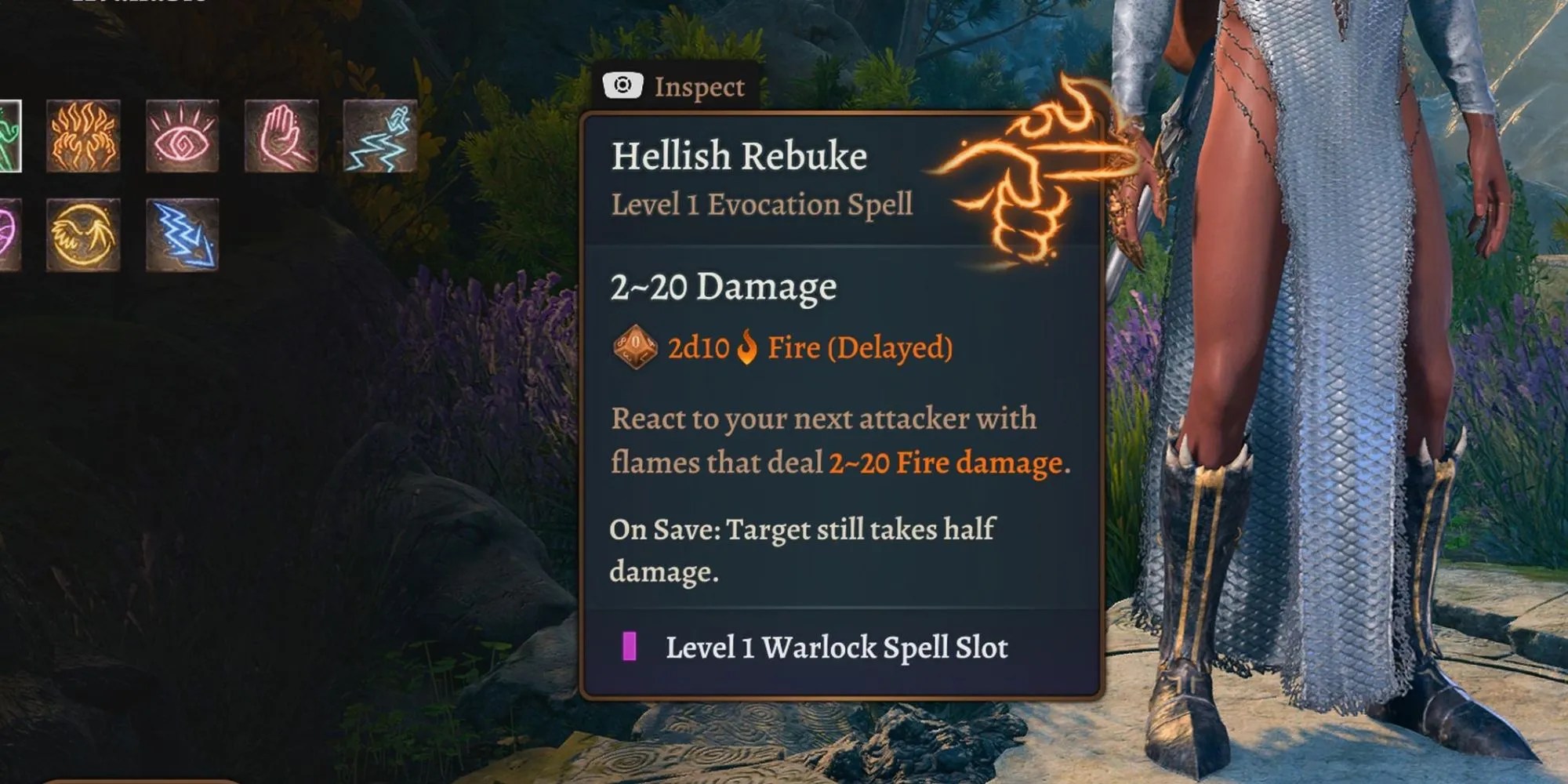Click the pink raised hand spell icon
Screen dimensions: 1568x784
(280, 135)
